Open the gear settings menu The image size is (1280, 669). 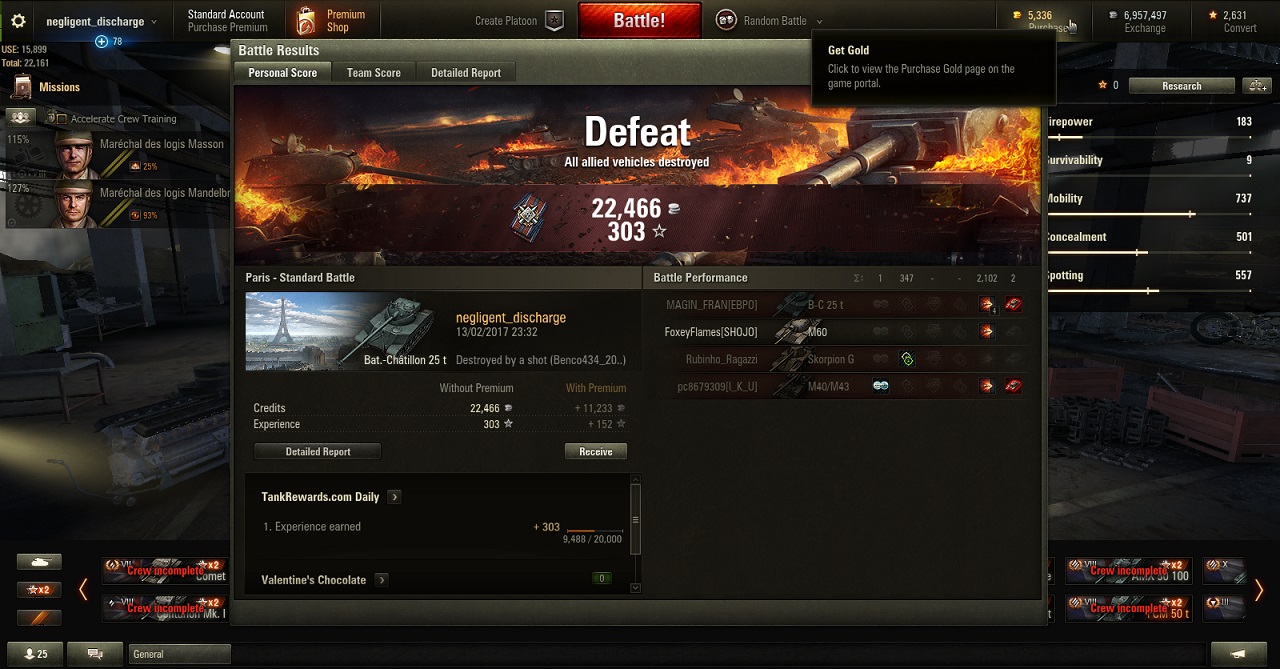pos(17,21)
